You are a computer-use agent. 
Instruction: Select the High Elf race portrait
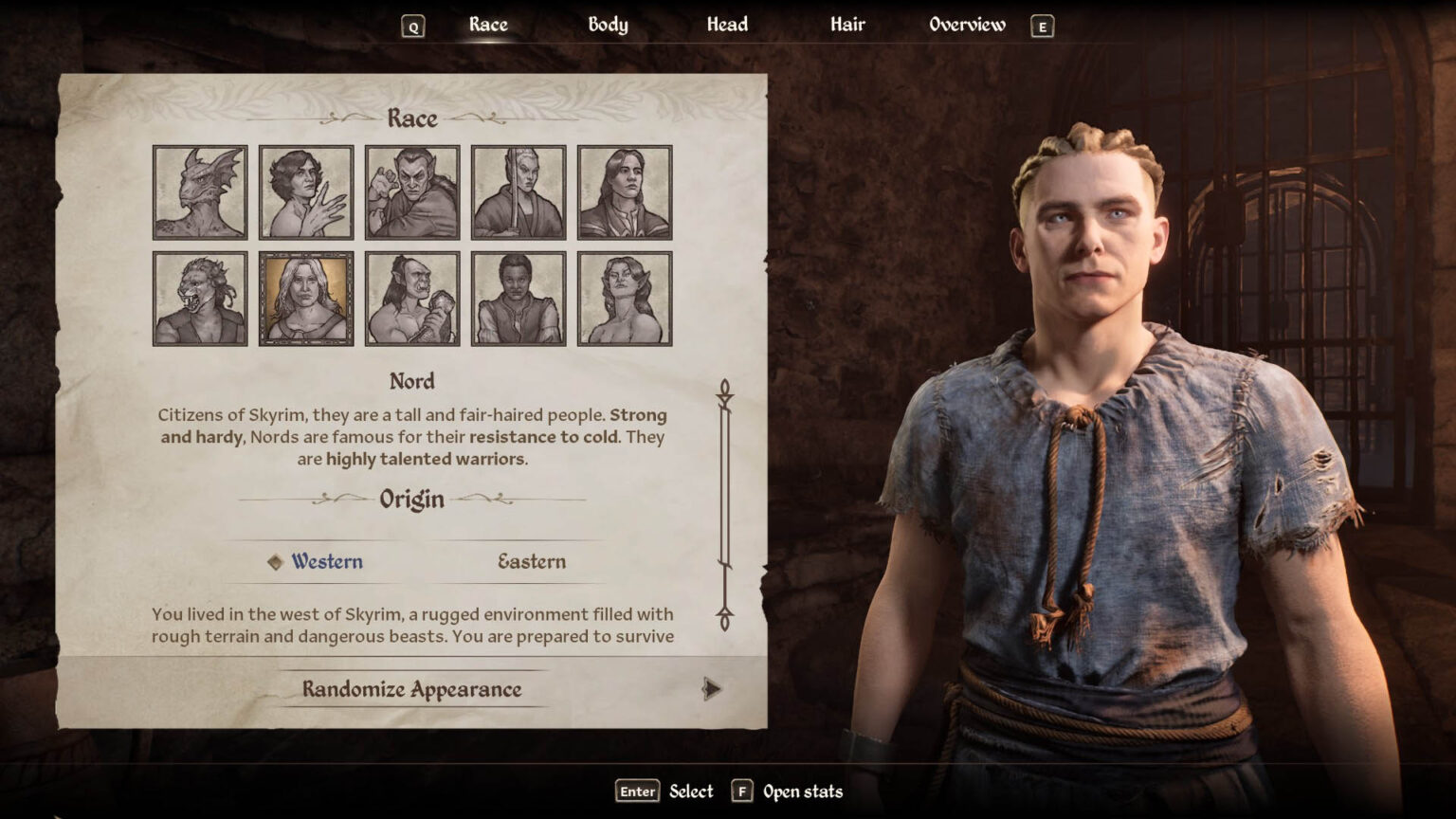pos(518,191)
